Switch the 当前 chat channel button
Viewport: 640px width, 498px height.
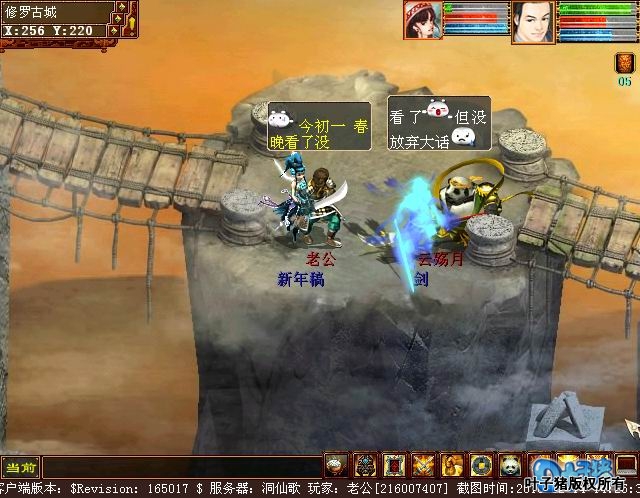click(20, 467)
